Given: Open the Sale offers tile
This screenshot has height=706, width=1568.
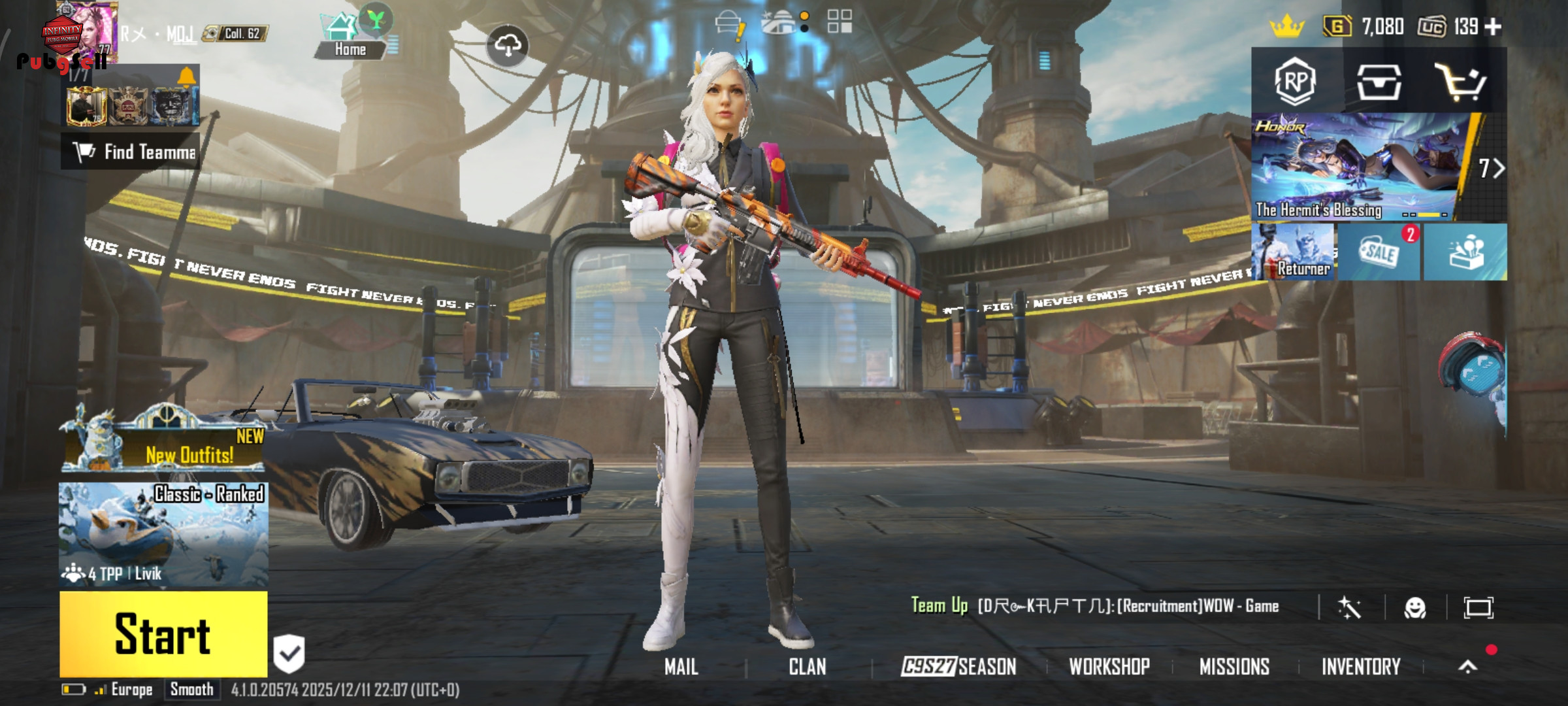Looking at the screenshot, I should (x=1379, y=252).
